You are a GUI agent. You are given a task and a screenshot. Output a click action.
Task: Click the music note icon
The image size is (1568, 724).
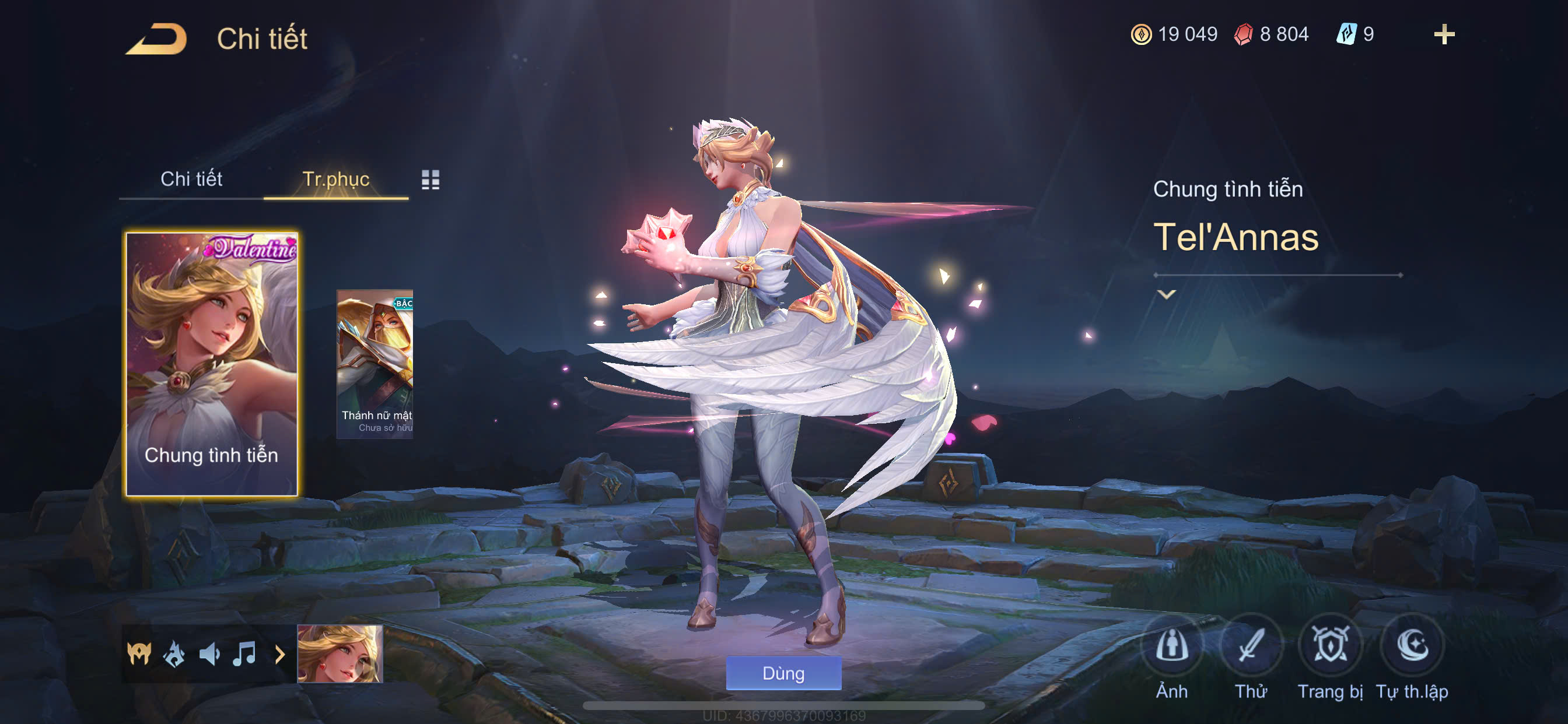click(x=244, y=654)
